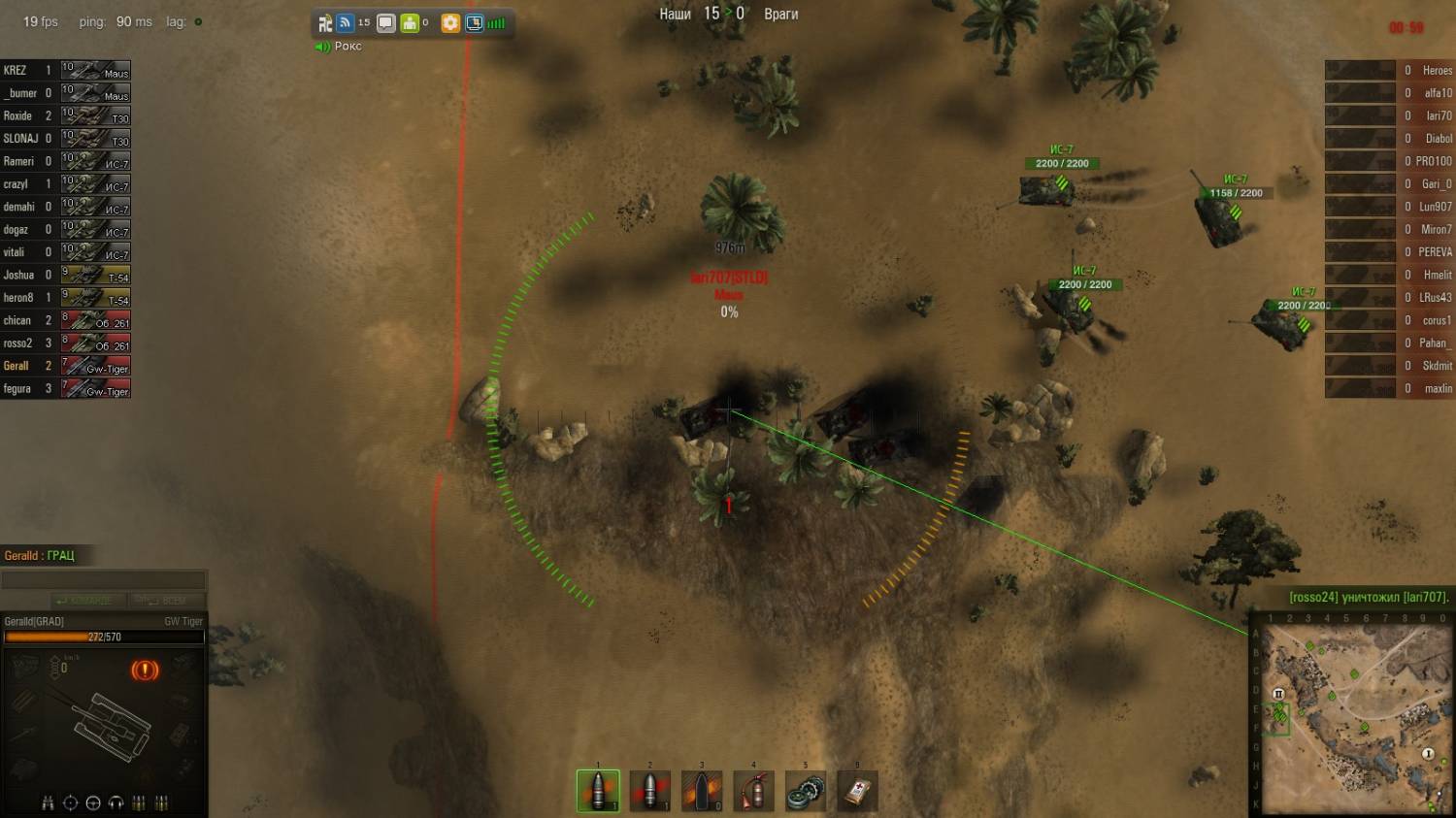Send chat to all with the grey button

163,601
